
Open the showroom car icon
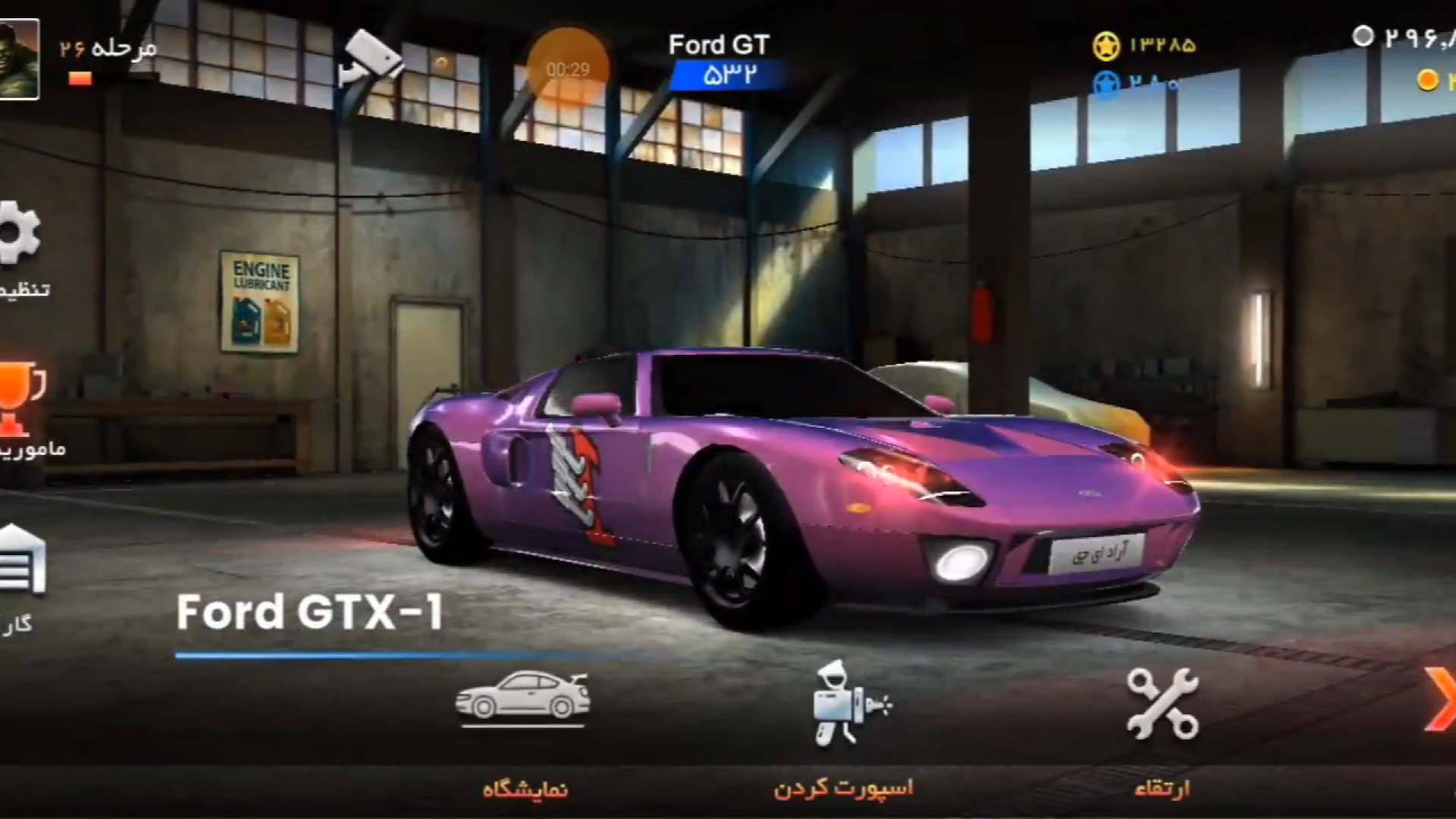[x=523, y=695]
